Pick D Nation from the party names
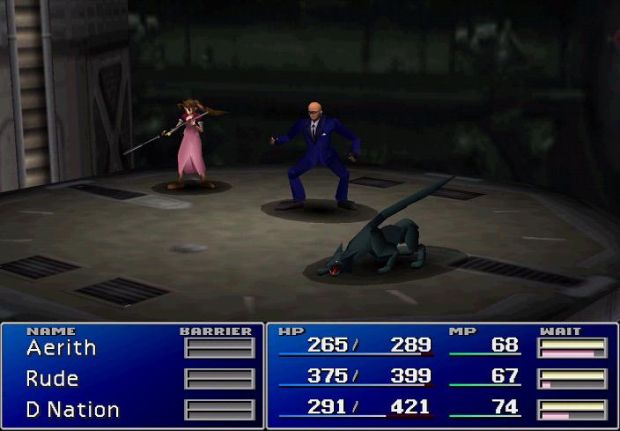Image resolution: width=620 pixels, height=431 pixels. 72,410
